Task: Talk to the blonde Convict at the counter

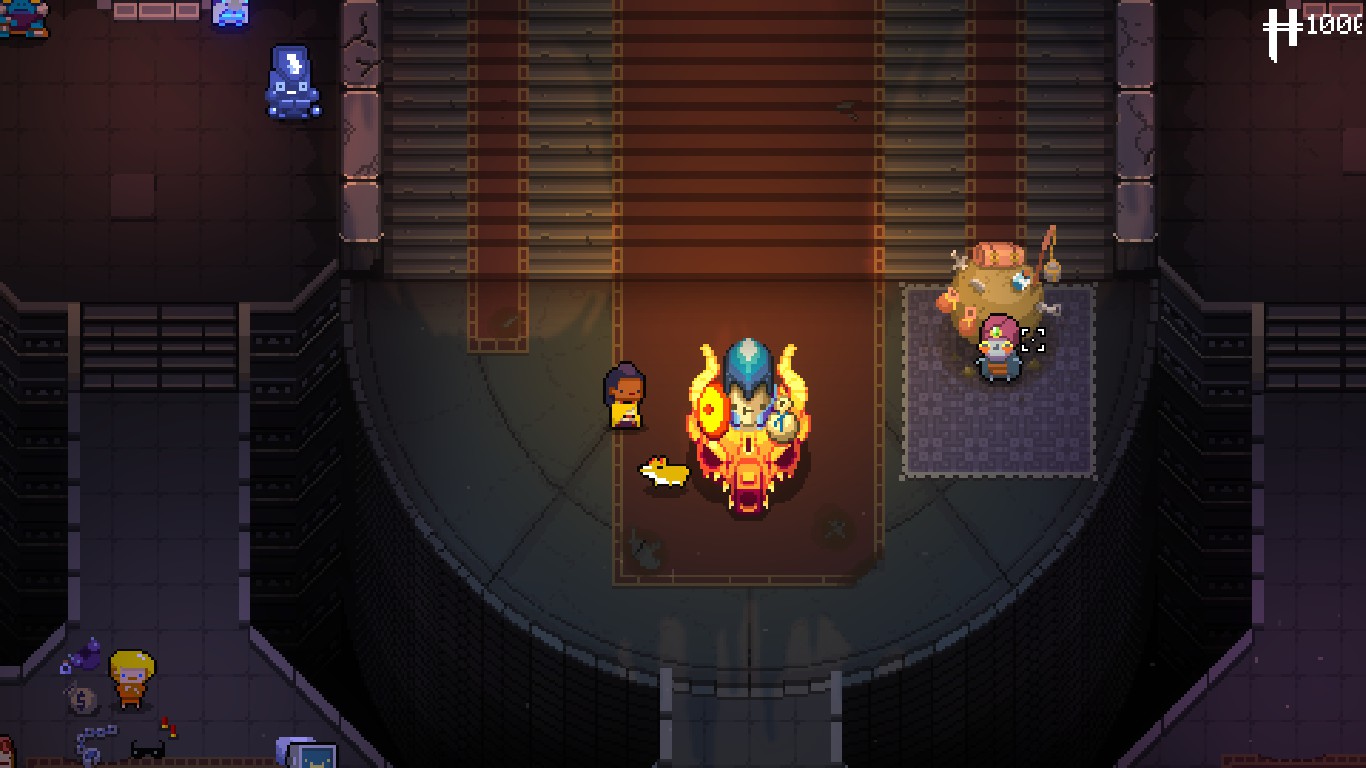Action: [130, 682]
